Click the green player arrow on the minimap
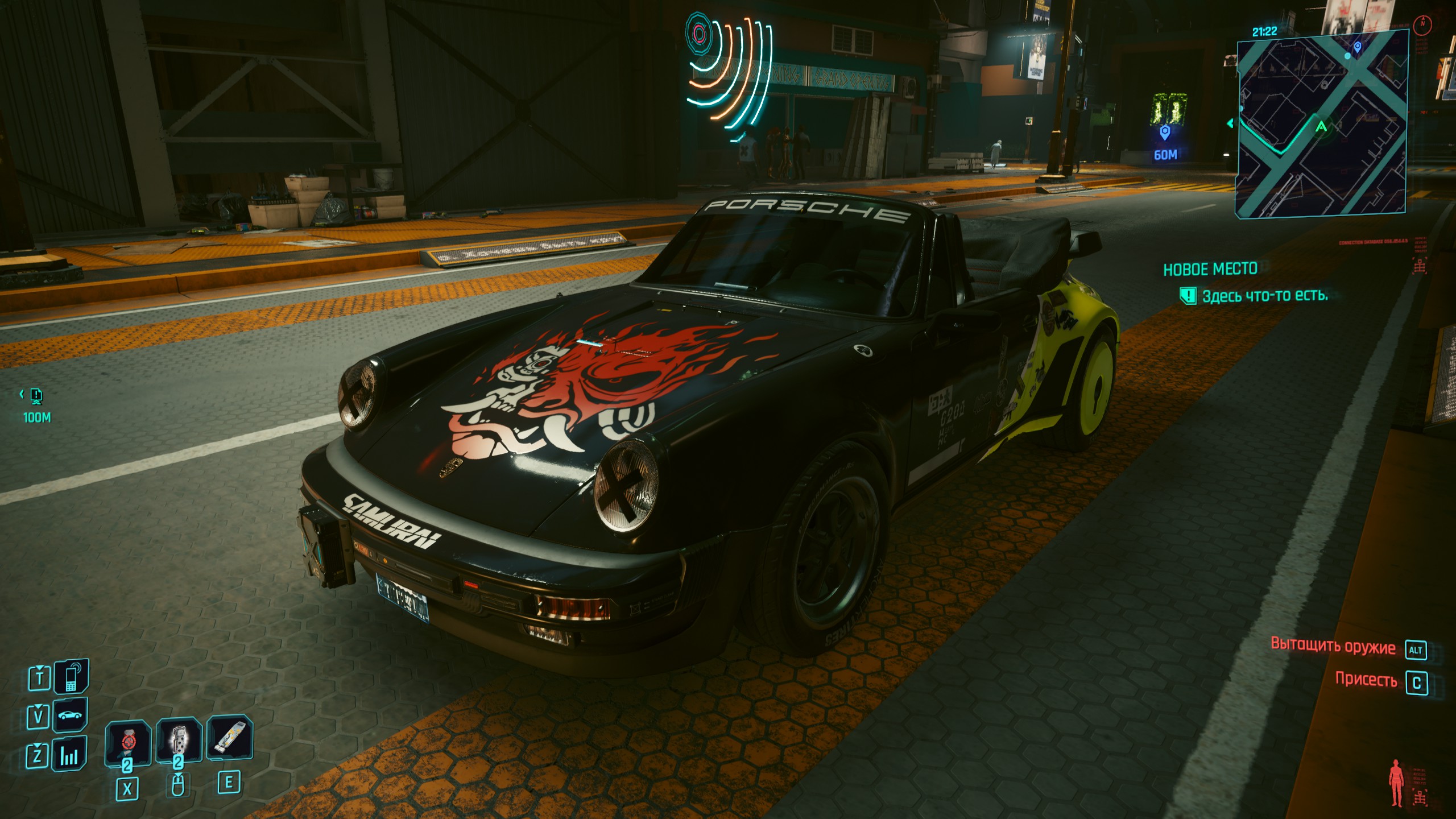Viewport: 1456px width, 819px height. 1321,126
